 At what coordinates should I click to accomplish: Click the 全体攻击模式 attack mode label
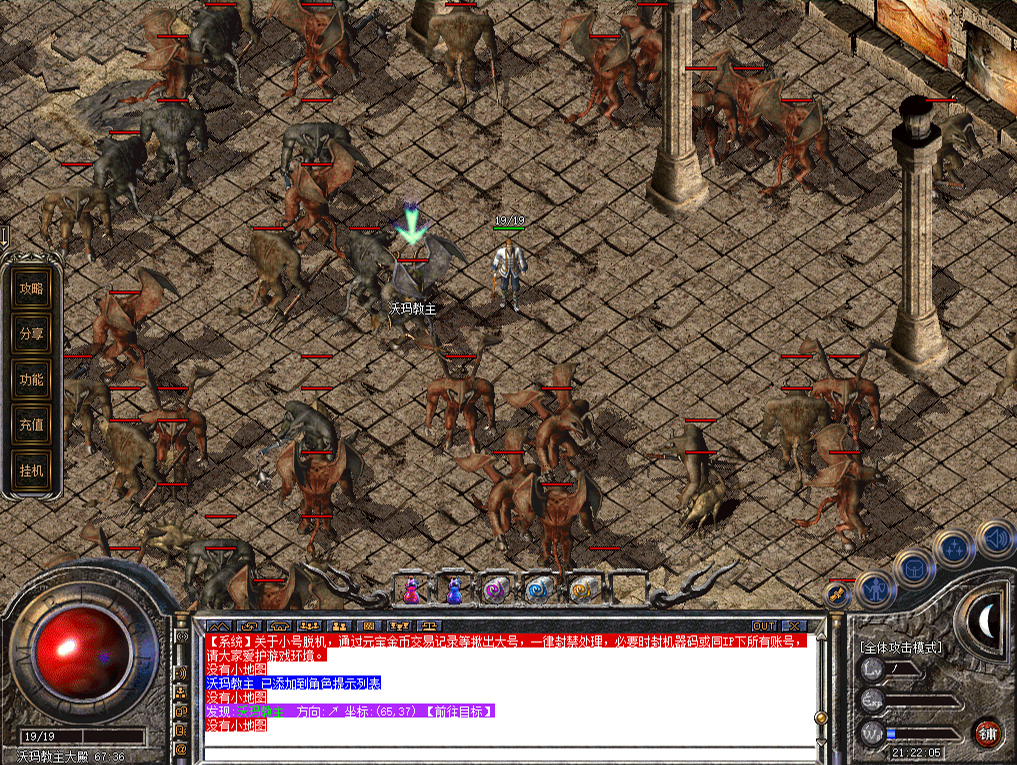tap(900, 648)
